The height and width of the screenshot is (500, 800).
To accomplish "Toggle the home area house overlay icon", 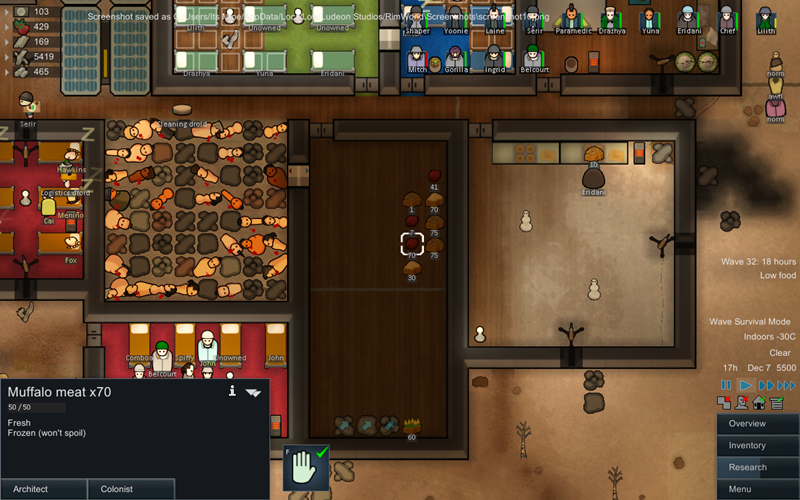I will (x=759, y=403).
